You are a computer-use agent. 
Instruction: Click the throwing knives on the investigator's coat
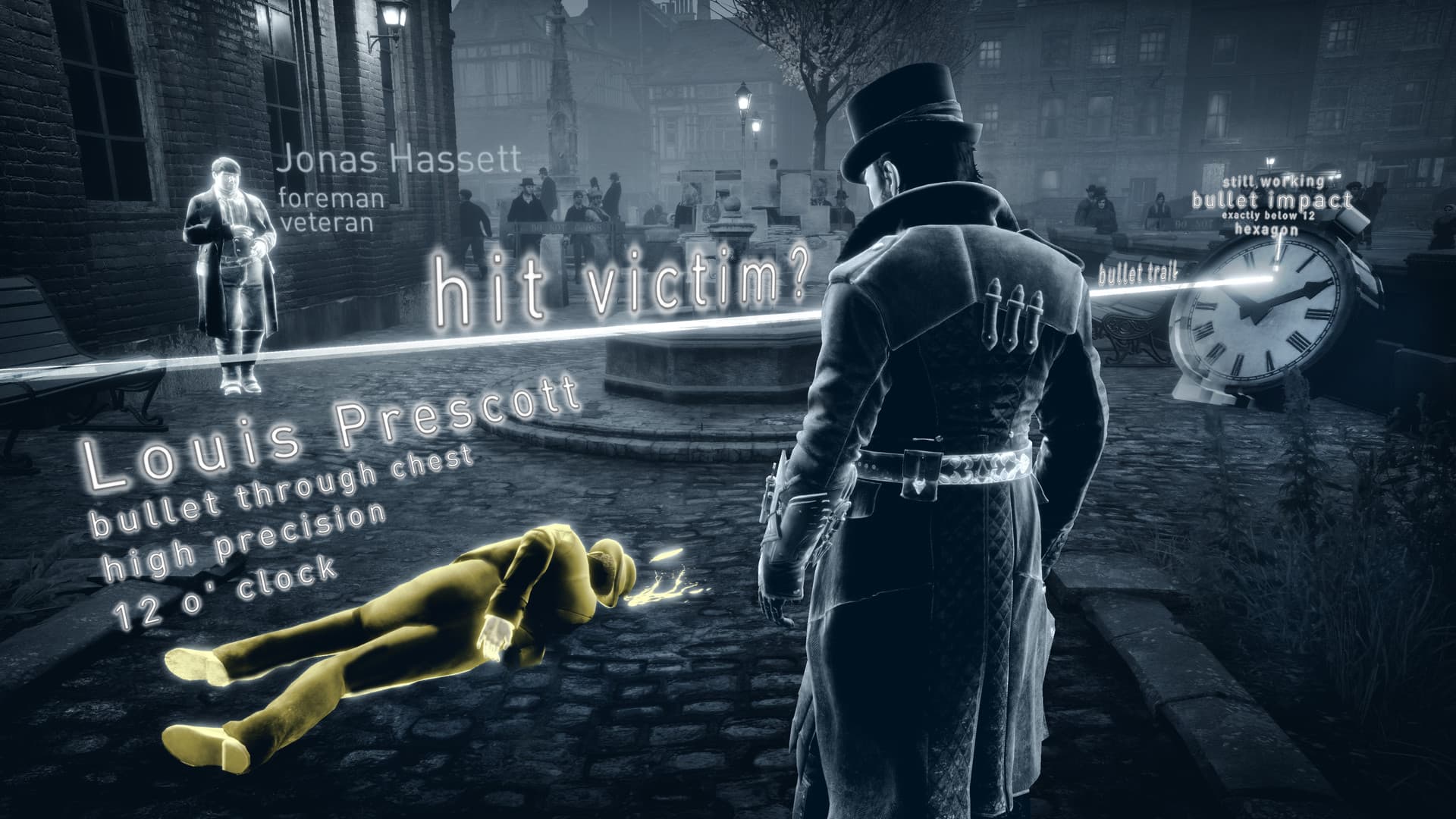1012,311
